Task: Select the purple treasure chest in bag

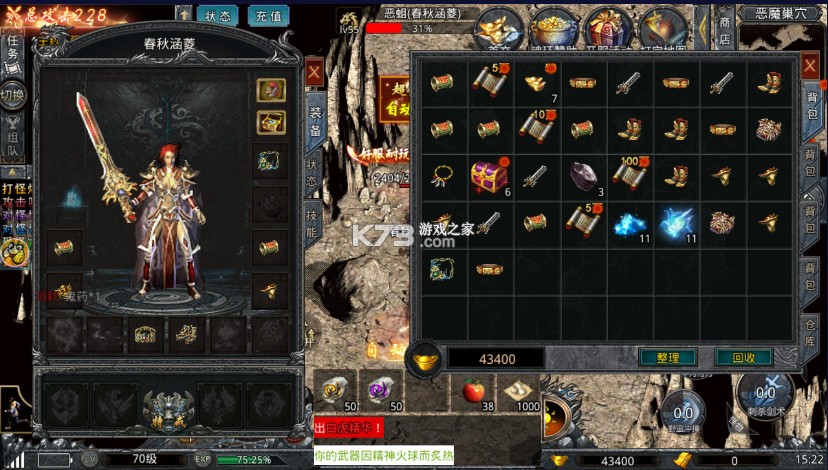Action: point(489,176)
